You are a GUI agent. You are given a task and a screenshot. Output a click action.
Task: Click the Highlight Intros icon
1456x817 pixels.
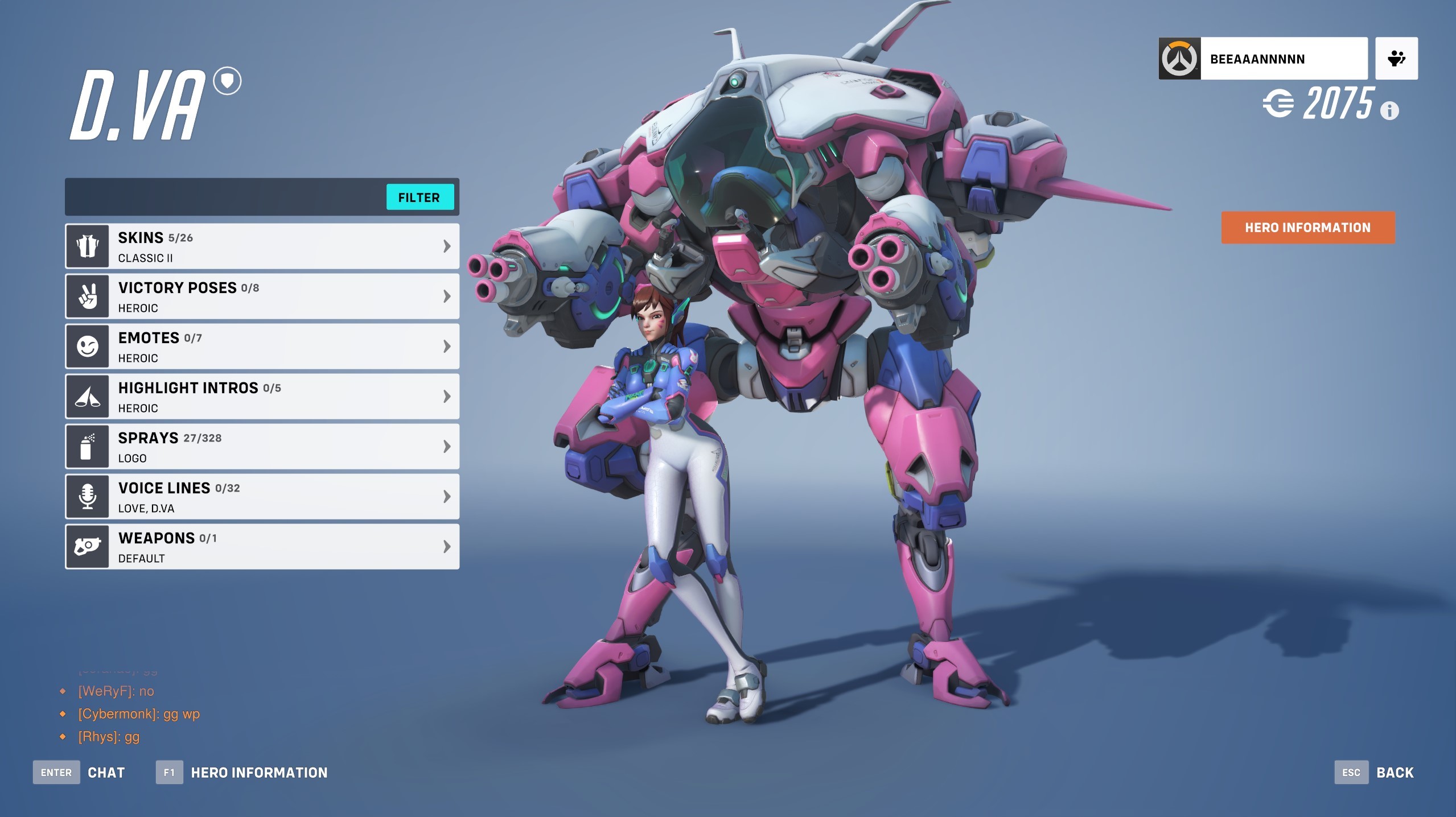87,396
